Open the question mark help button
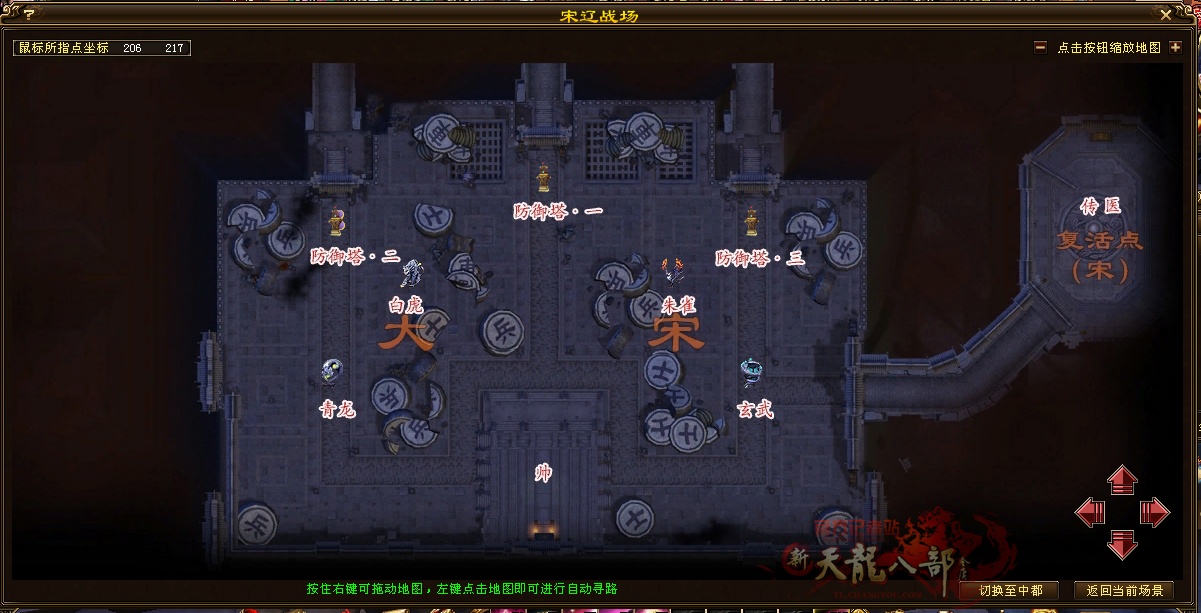 click(28, 15)
